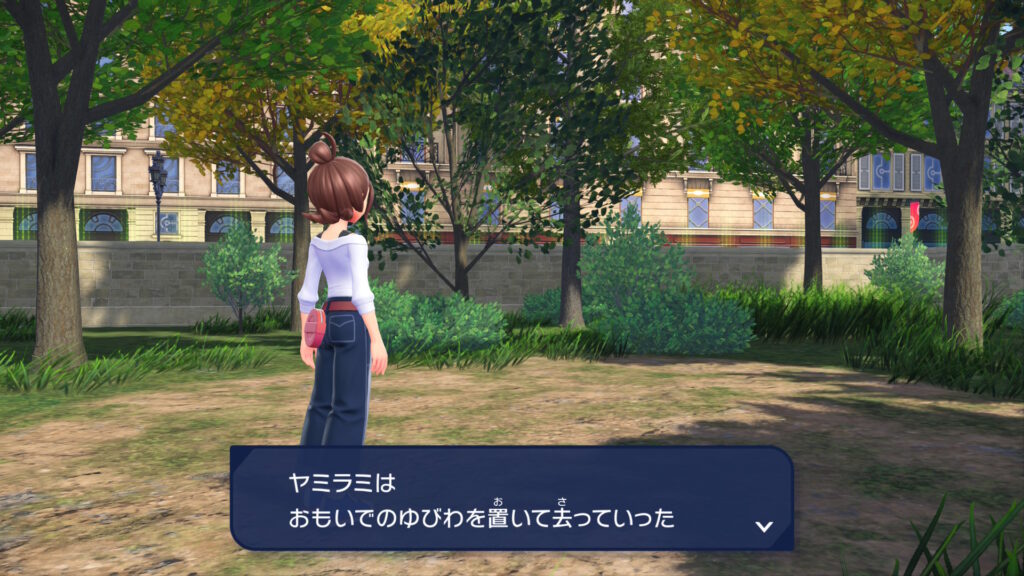This screenshot has width=1024, height=576.
Task: Advance dialogue using the down-arrow indicator
Action: click(x=764, y=525)
